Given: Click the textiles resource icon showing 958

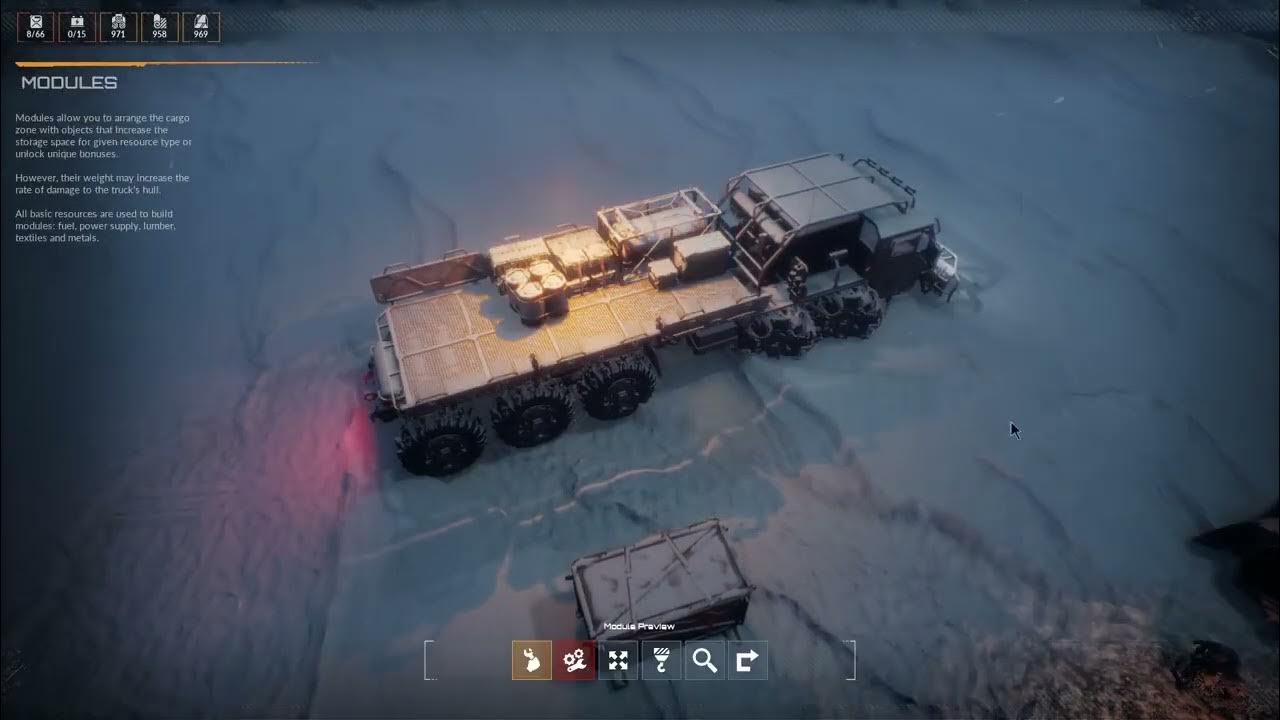Looking at the screenshot, I should [158, 26].
